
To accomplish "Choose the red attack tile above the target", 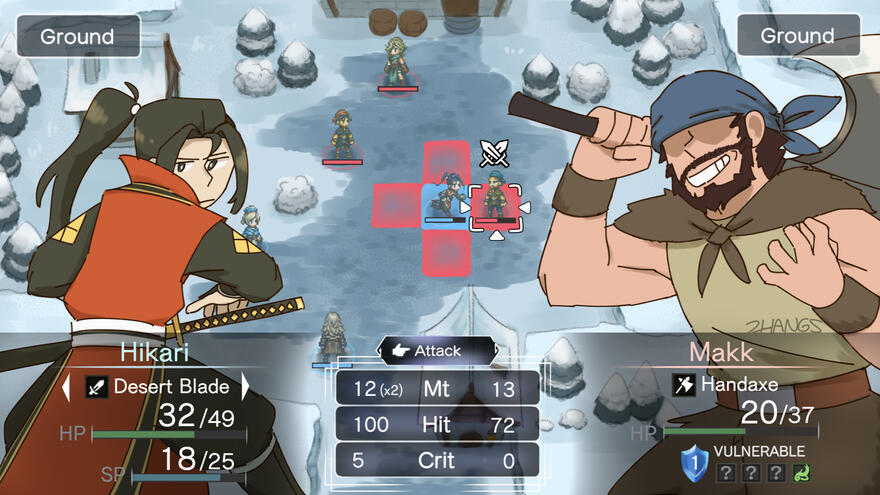I will (446, 160).
